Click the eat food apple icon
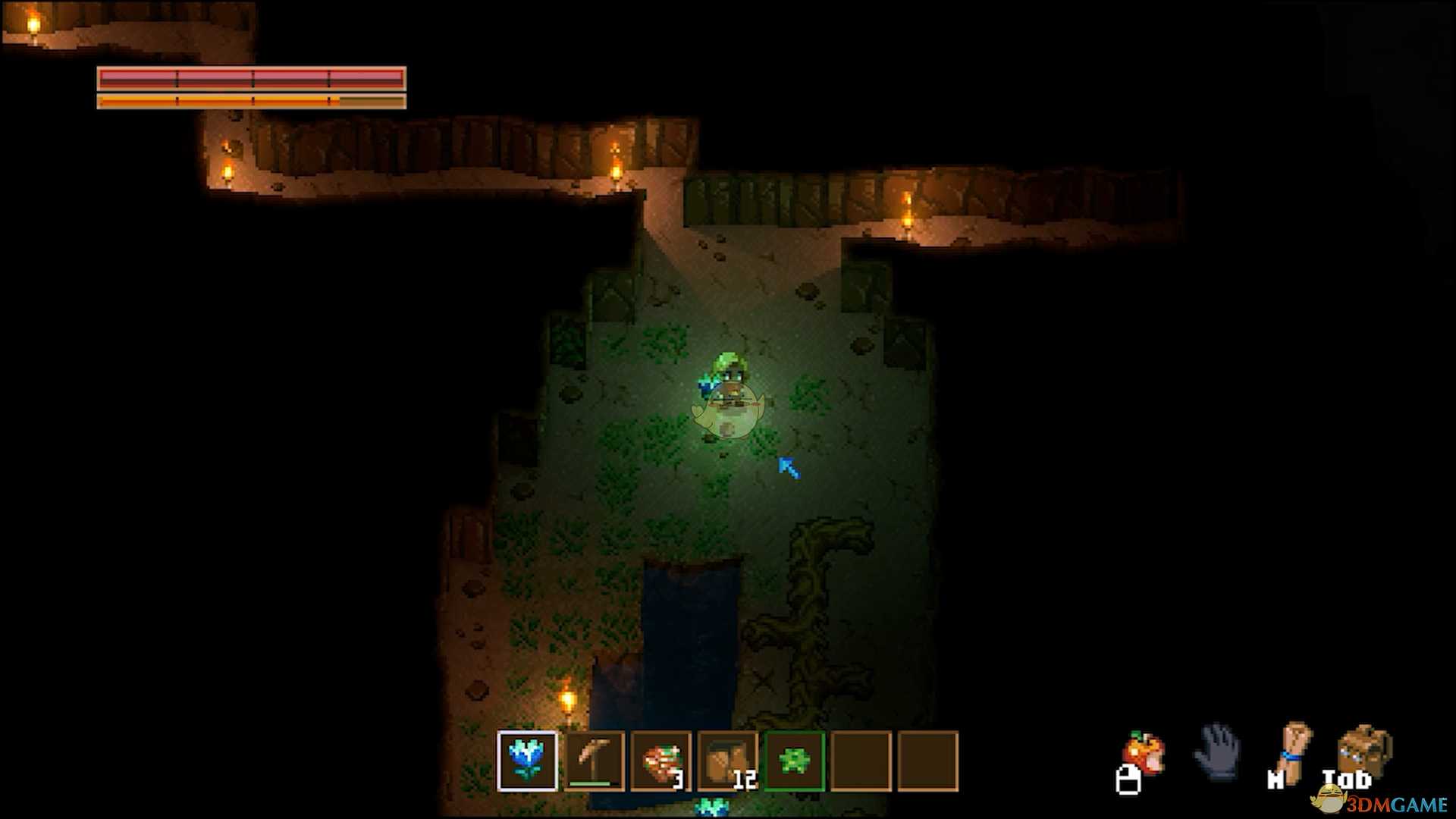 pyautogui.click(x=1144, y=752)
